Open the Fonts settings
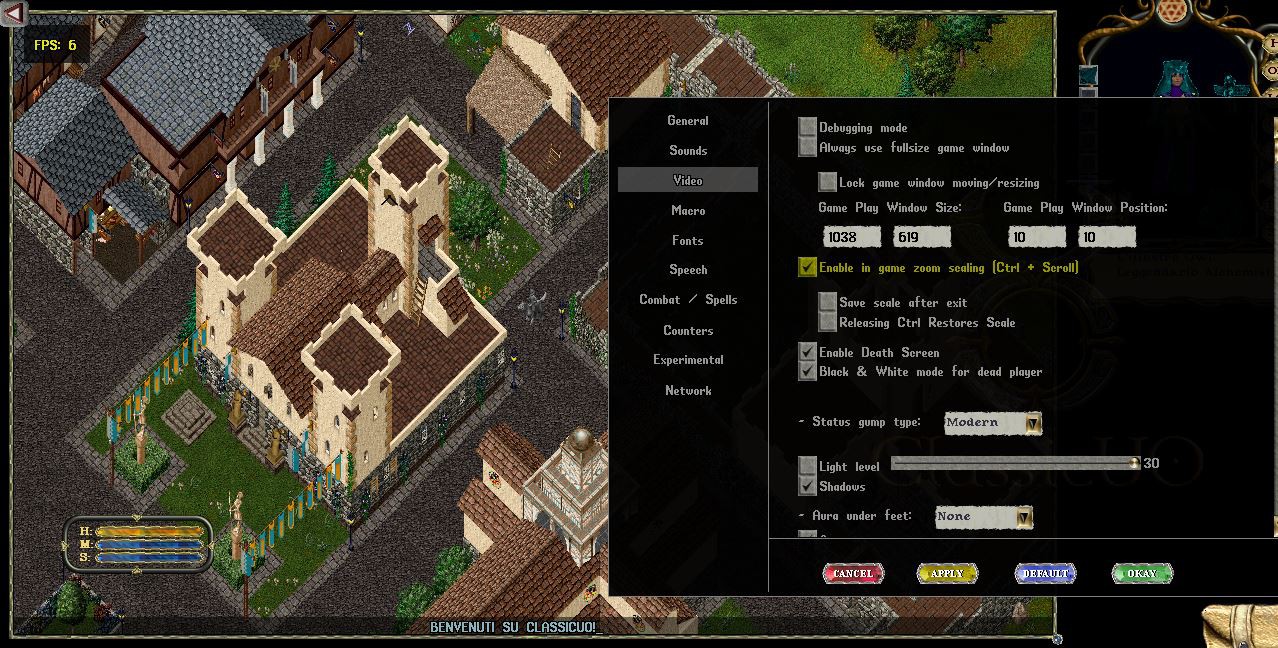The height and width of the screenshot is (648, 1278). click(688, 241)
